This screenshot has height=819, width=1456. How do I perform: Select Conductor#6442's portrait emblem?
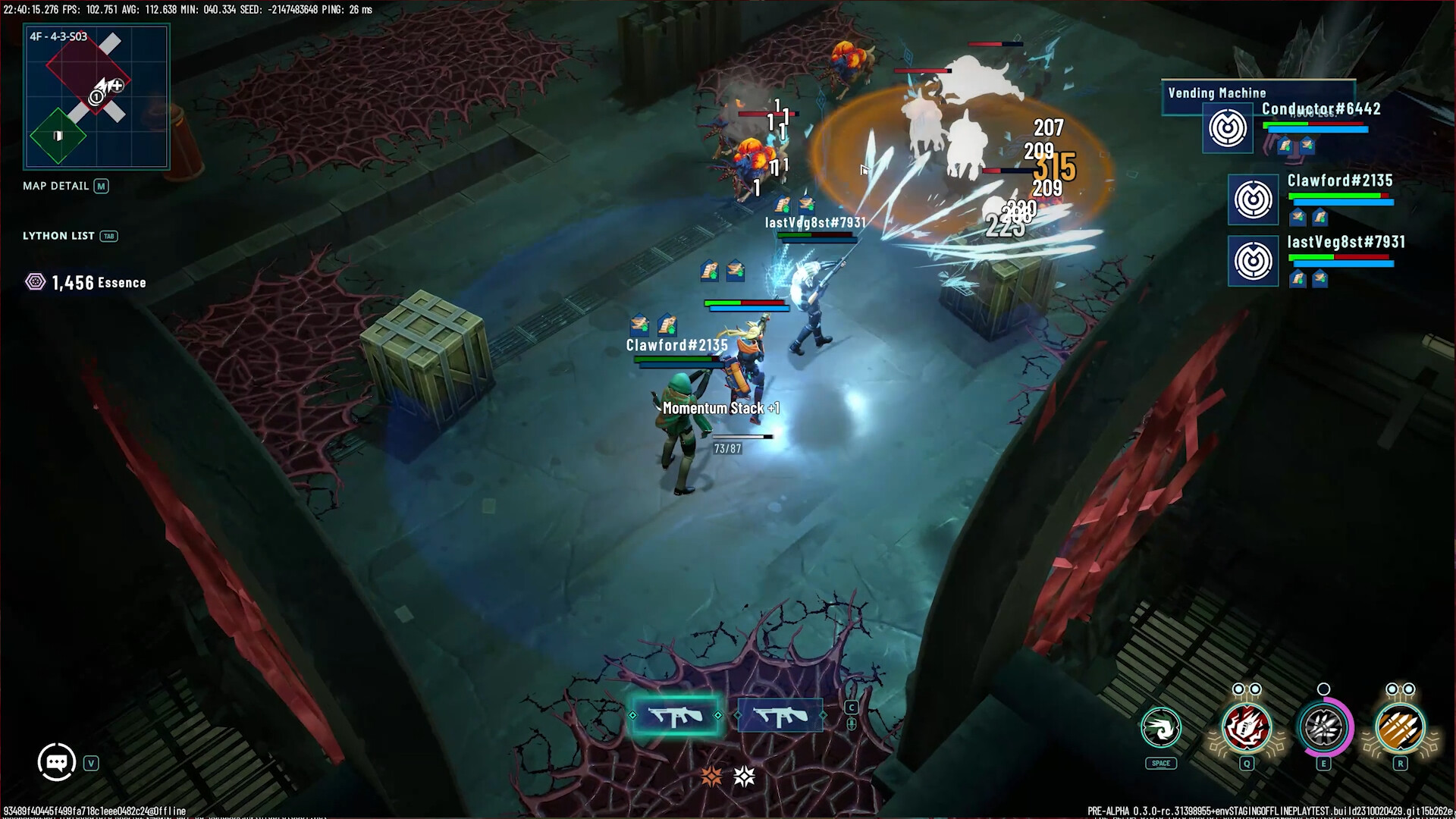tap(1228, 127)
